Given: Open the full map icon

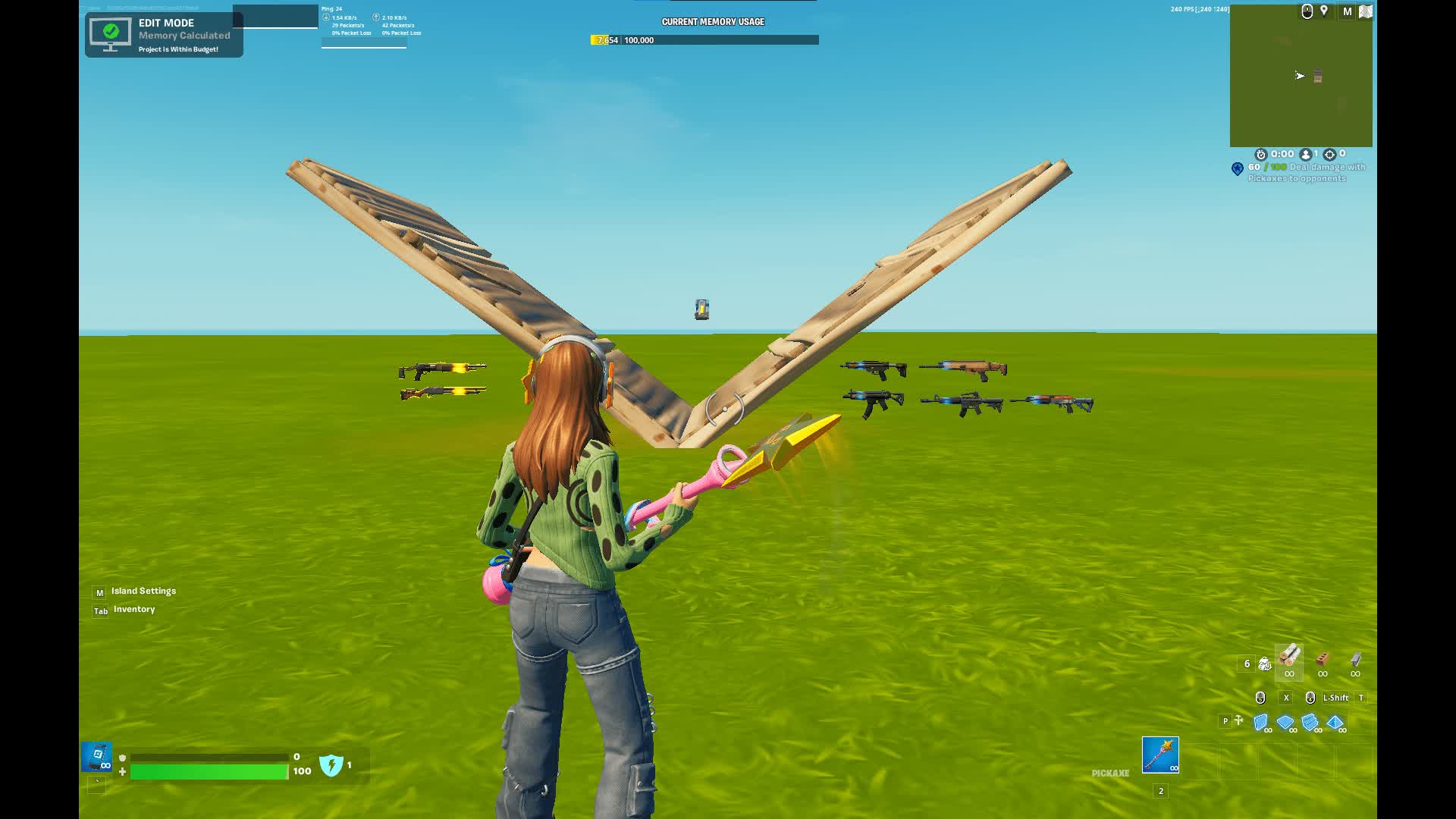Looking at the screenshot, I should (x=1365, y=11).
